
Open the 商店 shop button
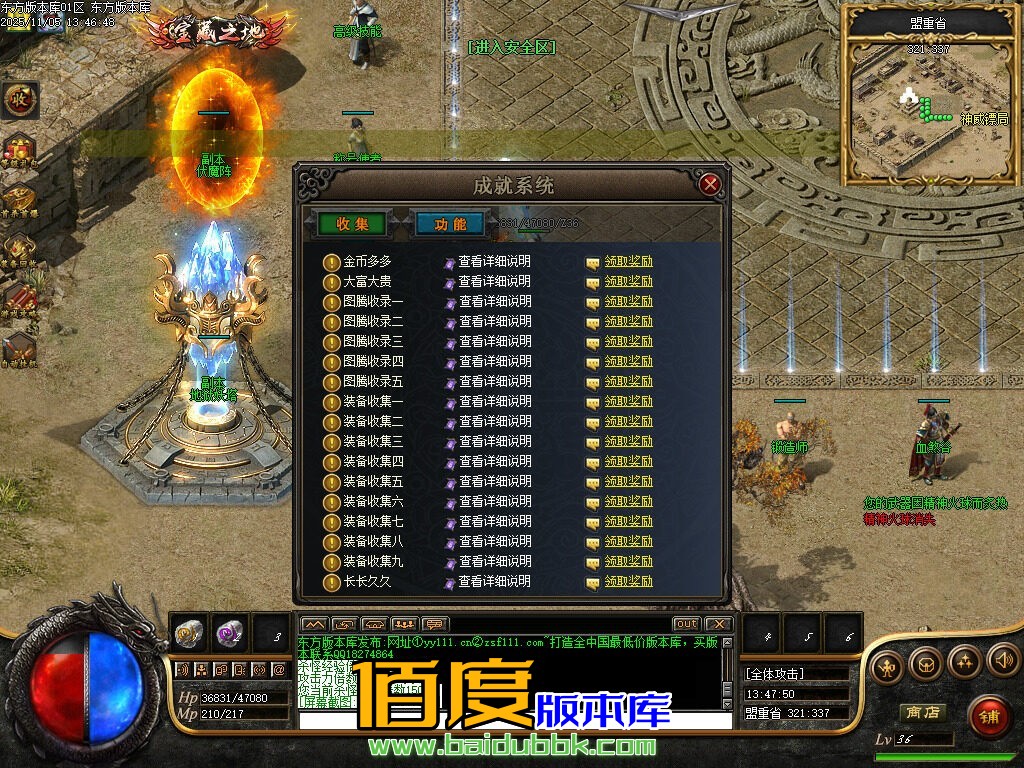[923, 712]
